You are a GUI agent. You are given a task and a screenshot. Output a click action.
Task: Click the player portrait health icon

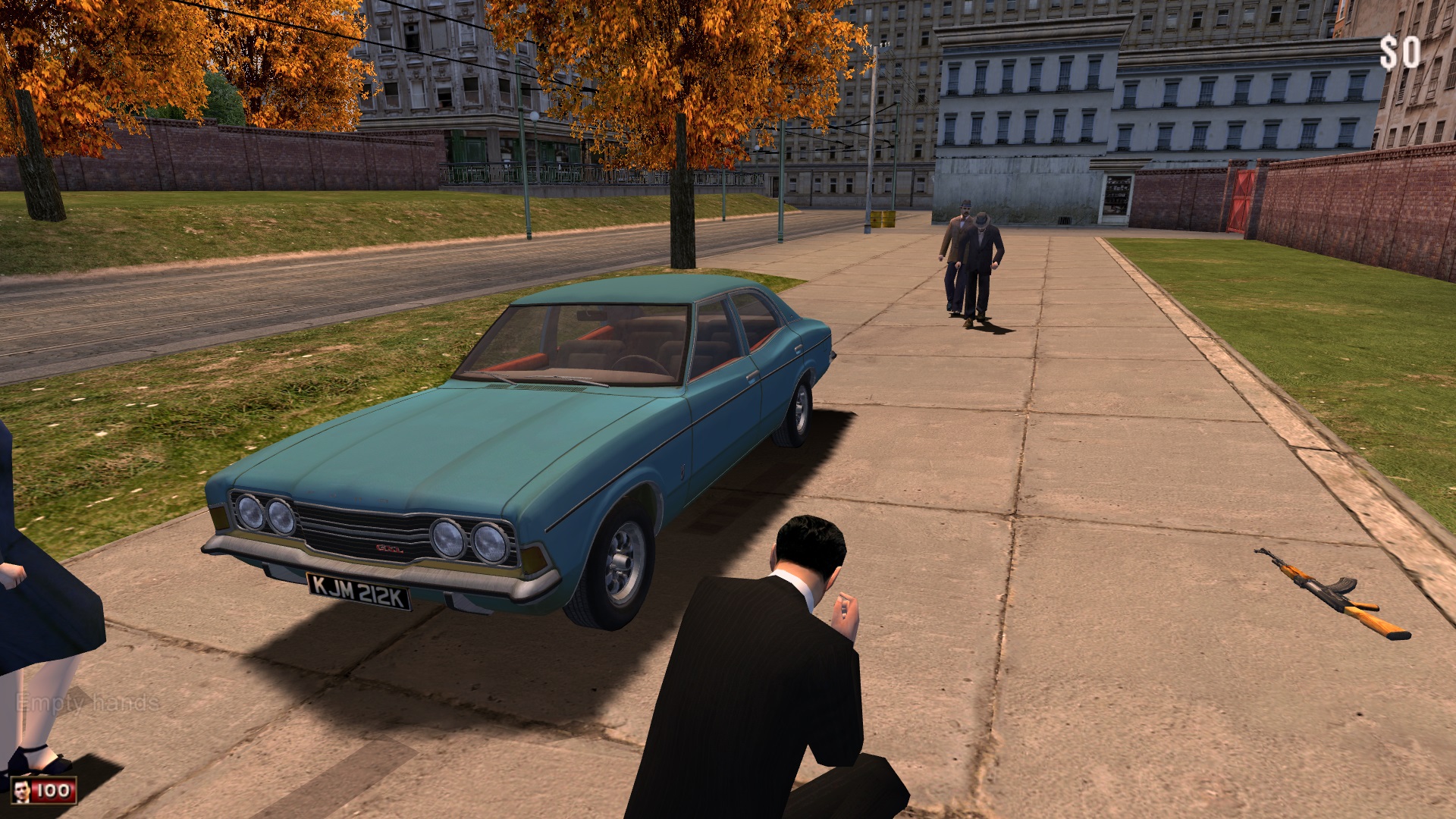coord(22,791)
